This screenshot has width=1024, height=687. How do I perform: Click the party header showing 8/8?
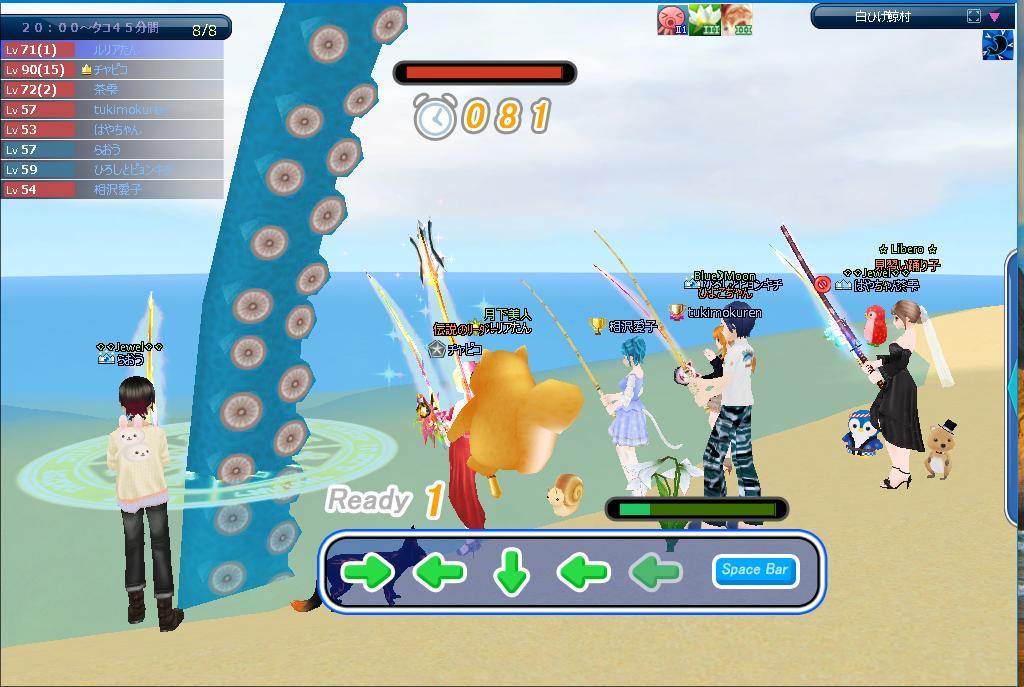coord(115,28)
